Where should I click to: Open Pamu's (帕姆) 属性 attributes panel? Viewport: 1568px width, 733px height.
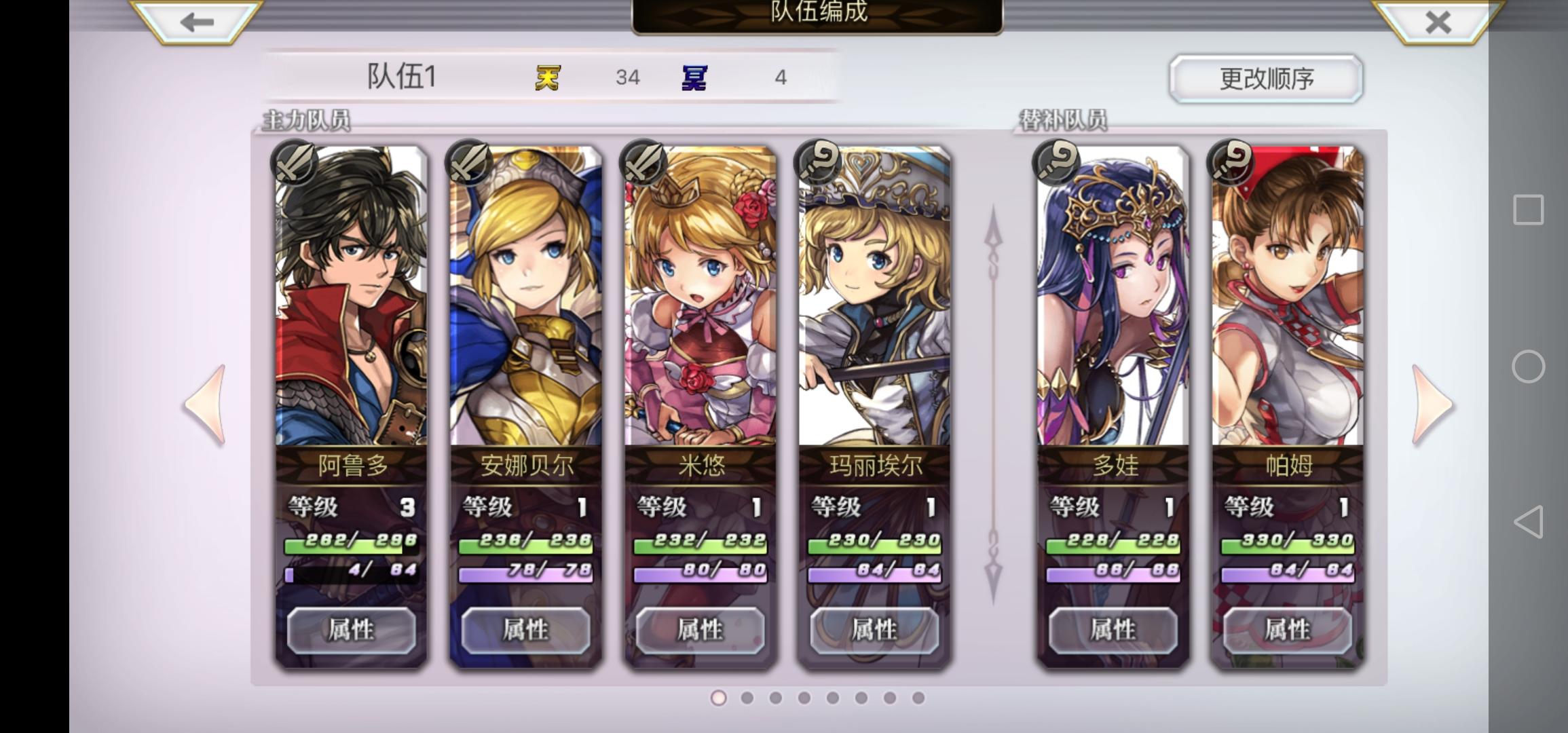[x=1288, y=630]
